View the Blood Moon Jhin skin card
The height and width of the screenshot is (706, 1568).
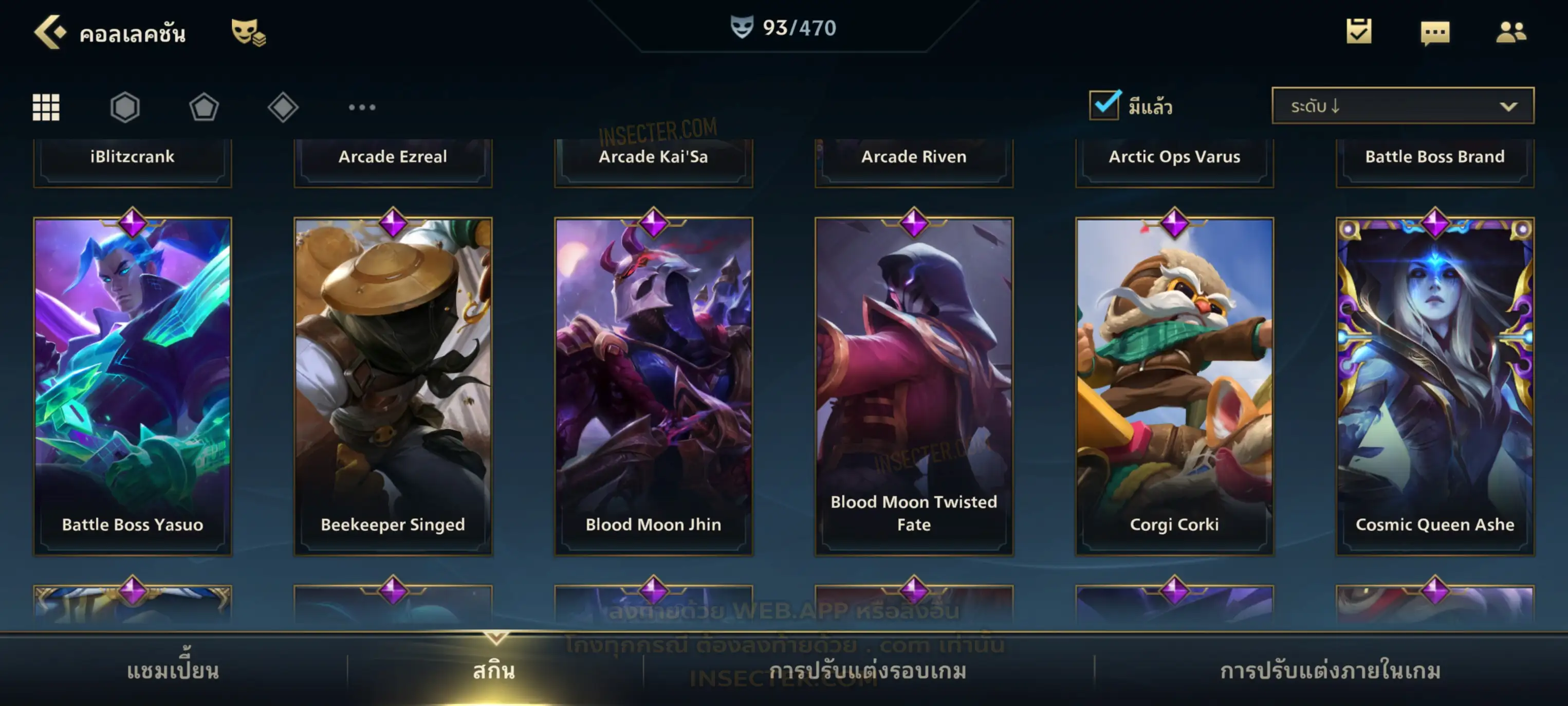[x=654, y=386]
